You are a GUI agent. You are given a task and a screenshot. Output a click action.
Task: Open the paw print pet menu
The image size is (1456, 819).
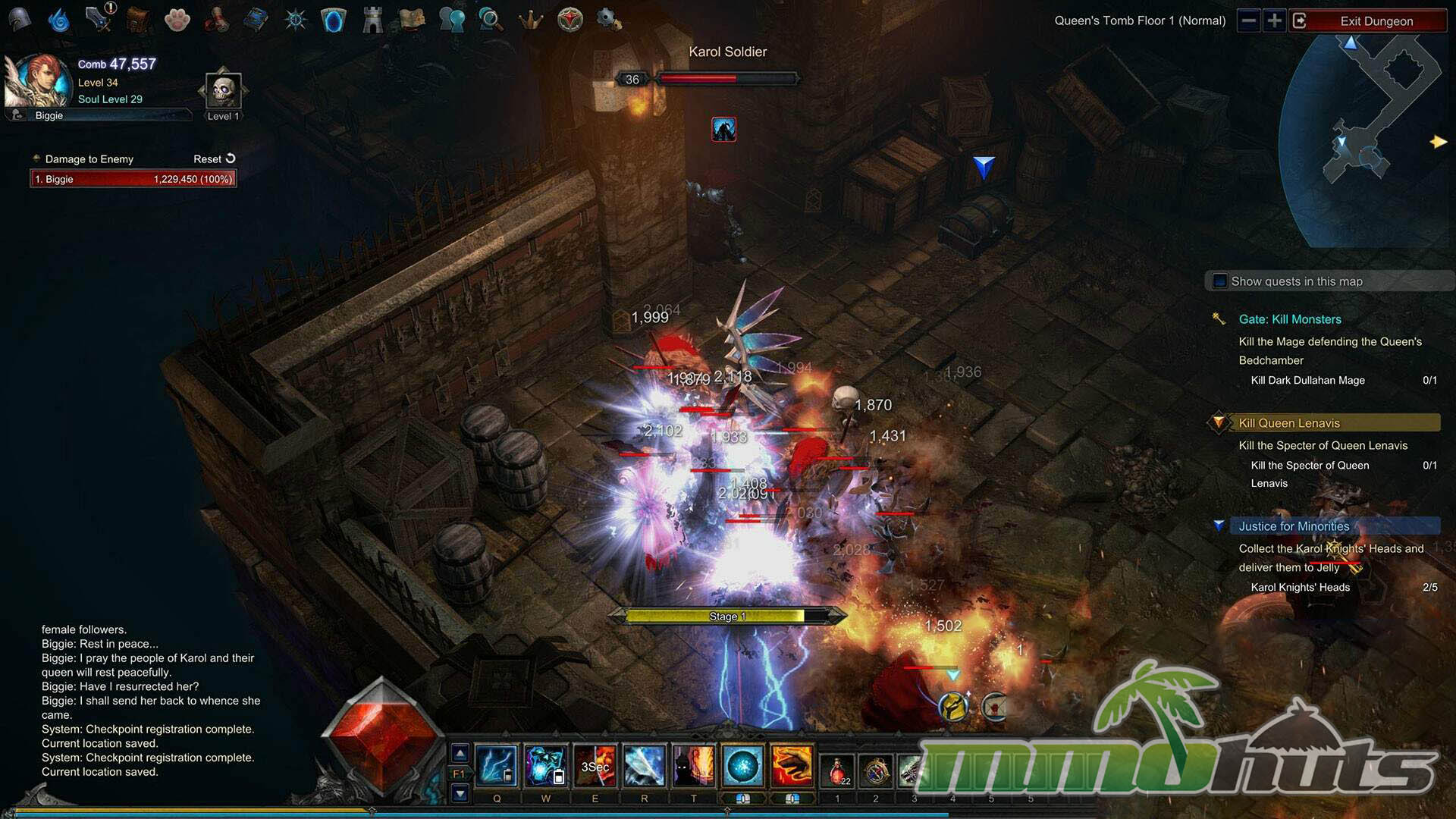click(x=177, y=20)
